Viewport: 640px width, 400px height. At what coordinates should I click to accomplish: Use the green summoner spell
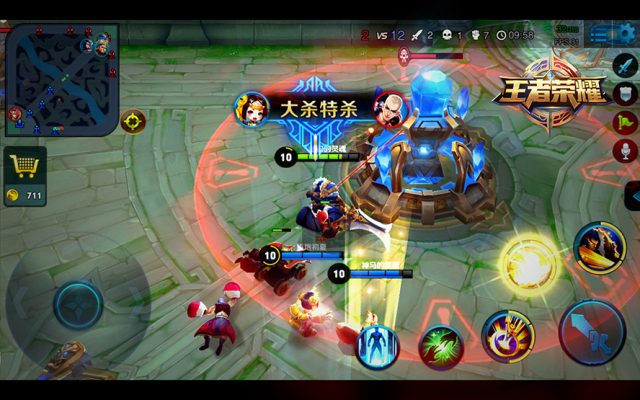tap(440, 346)
